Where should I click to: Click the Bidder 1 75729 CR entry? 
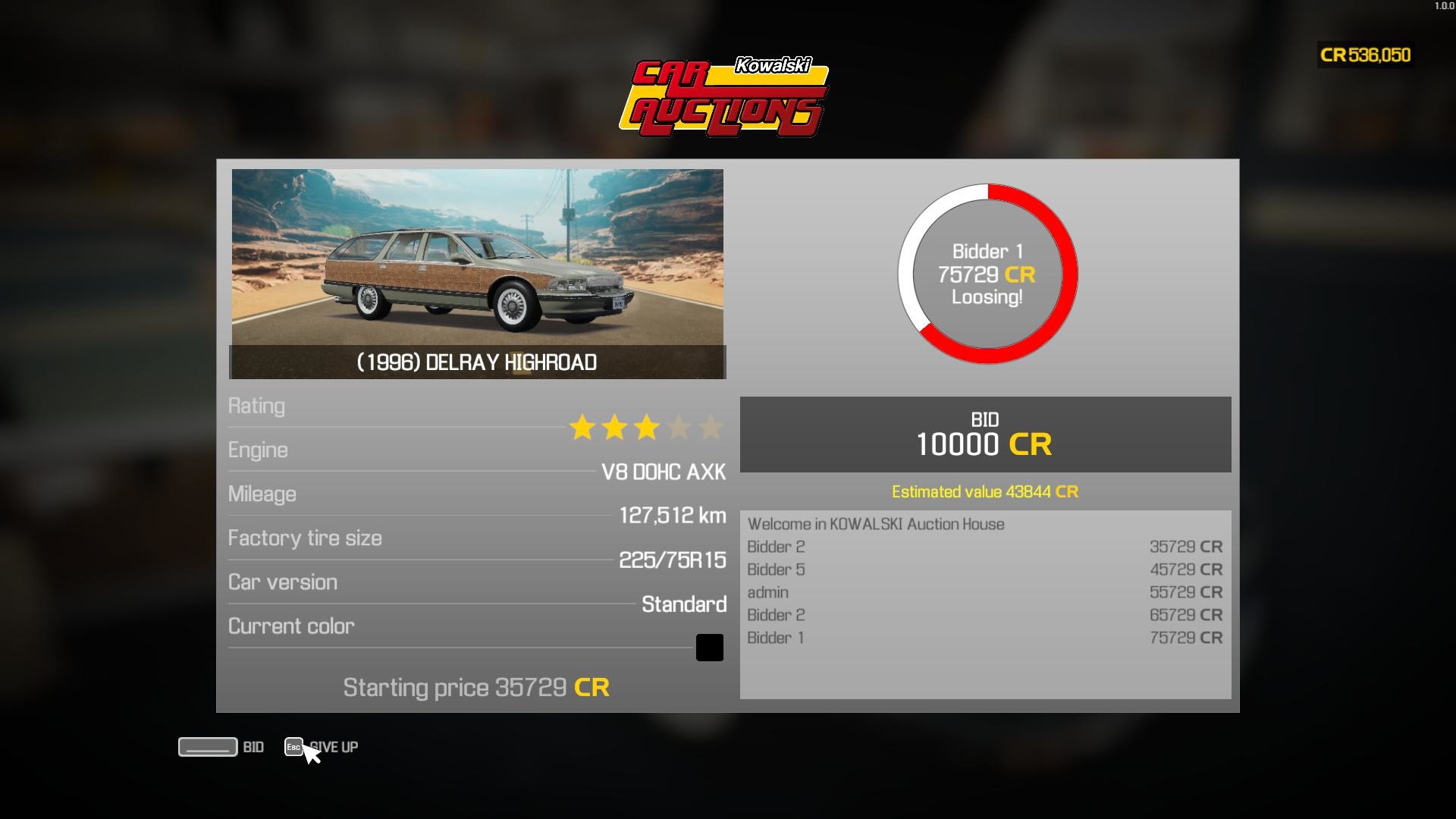tap(986, 638)
